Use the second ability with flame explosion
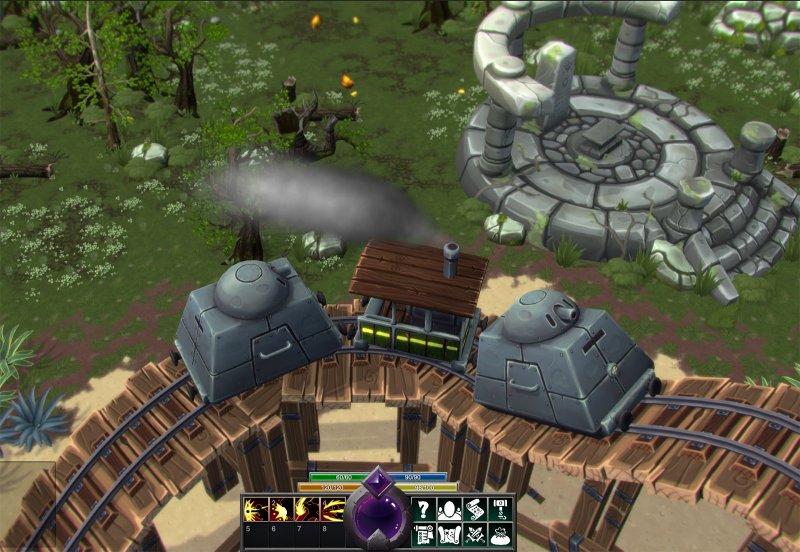Viewport: 800px width, 552px height. click(x=280, y=510)
